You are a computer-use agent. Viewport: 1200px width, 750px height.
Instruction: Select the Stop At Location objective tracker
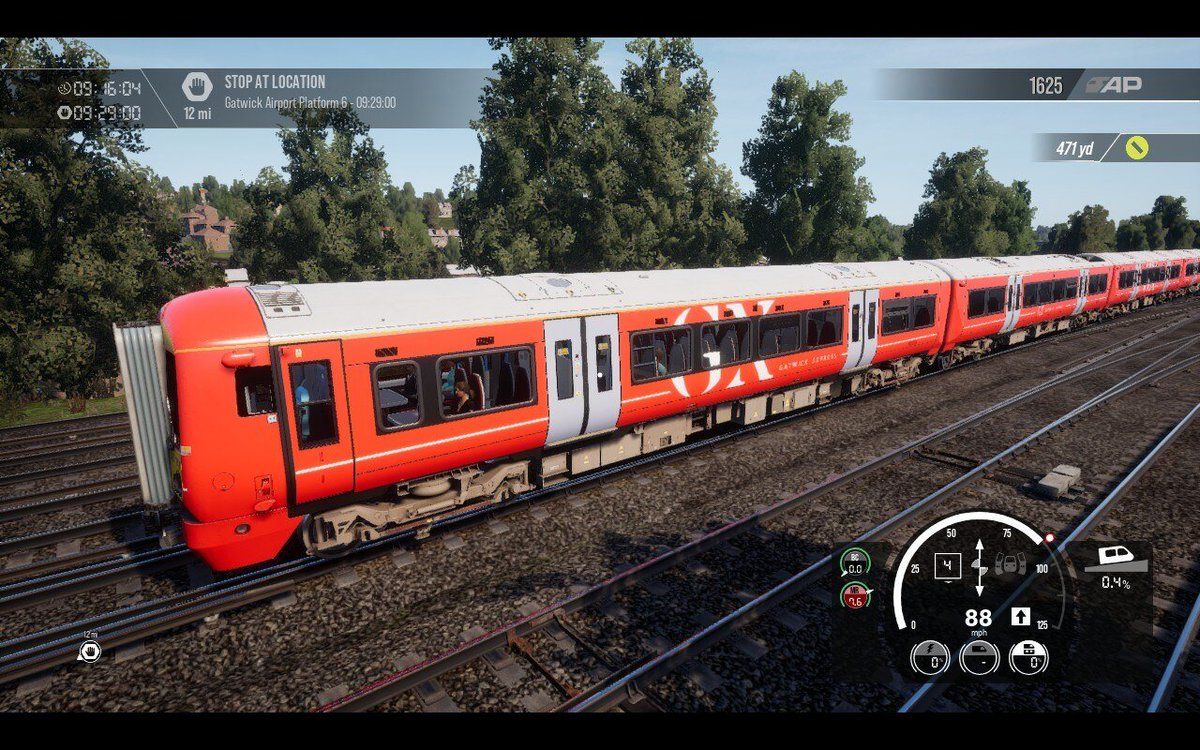[x=309, y=91]
